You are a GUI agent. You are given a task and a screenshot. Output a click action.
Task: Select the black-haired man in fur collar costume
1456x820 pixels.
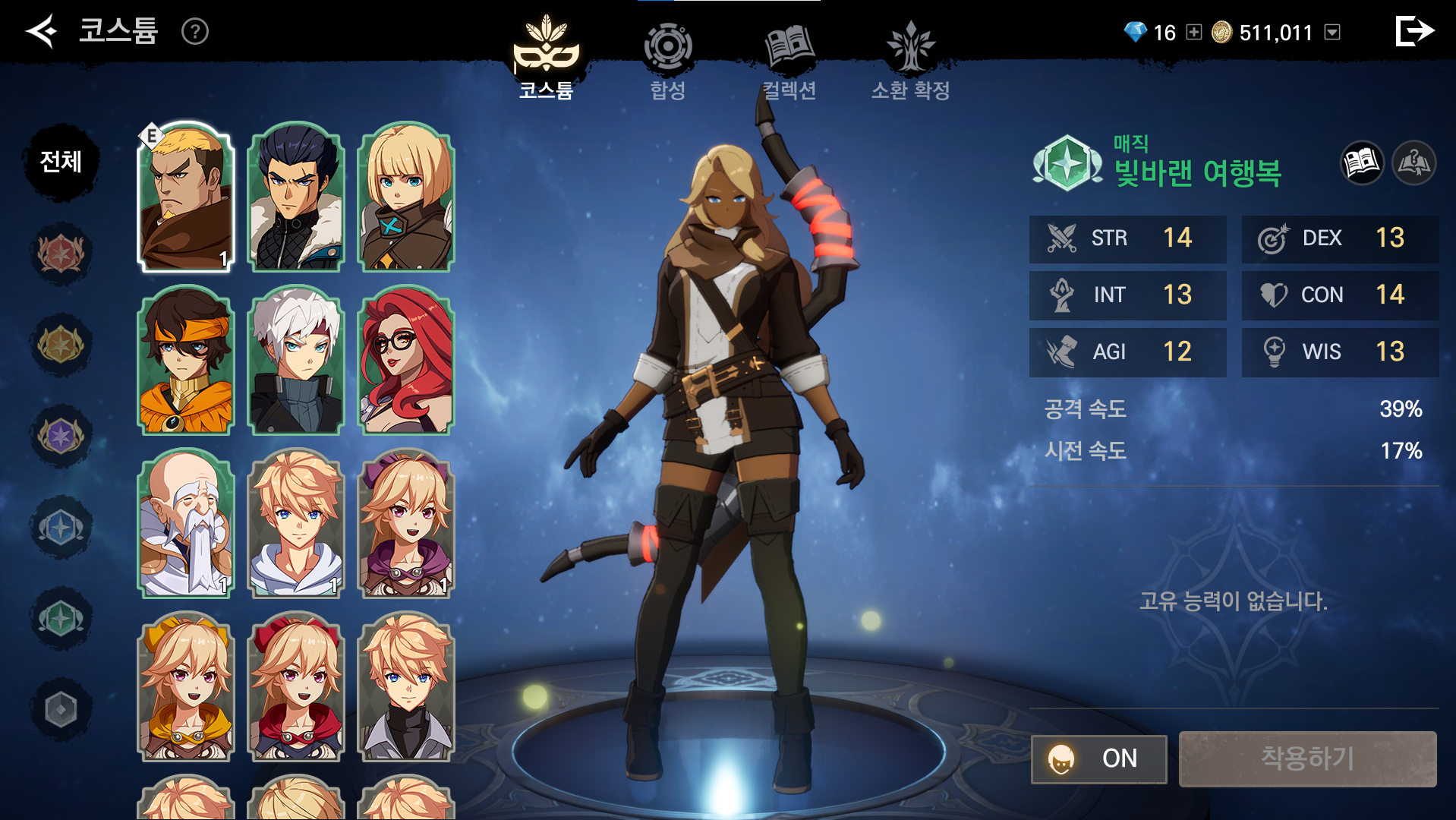(x=296, y=197)
